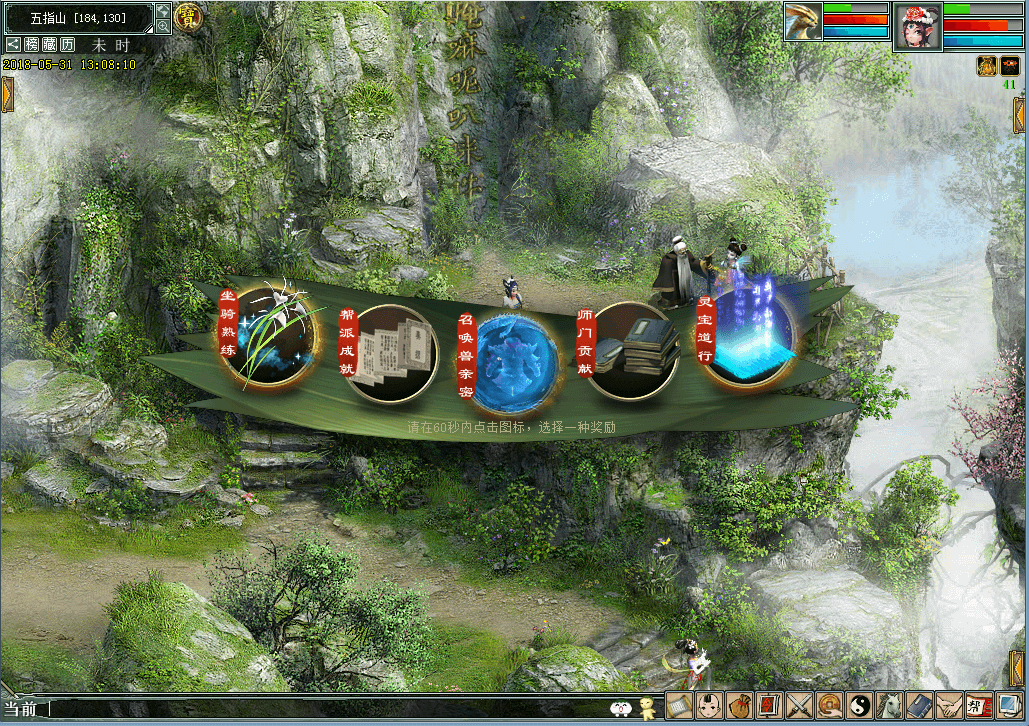The width and height of the screenshot is (1029, 726).
Task: Click the share icon under the map name
Action: pyautogui.click(x=13, y=45)
